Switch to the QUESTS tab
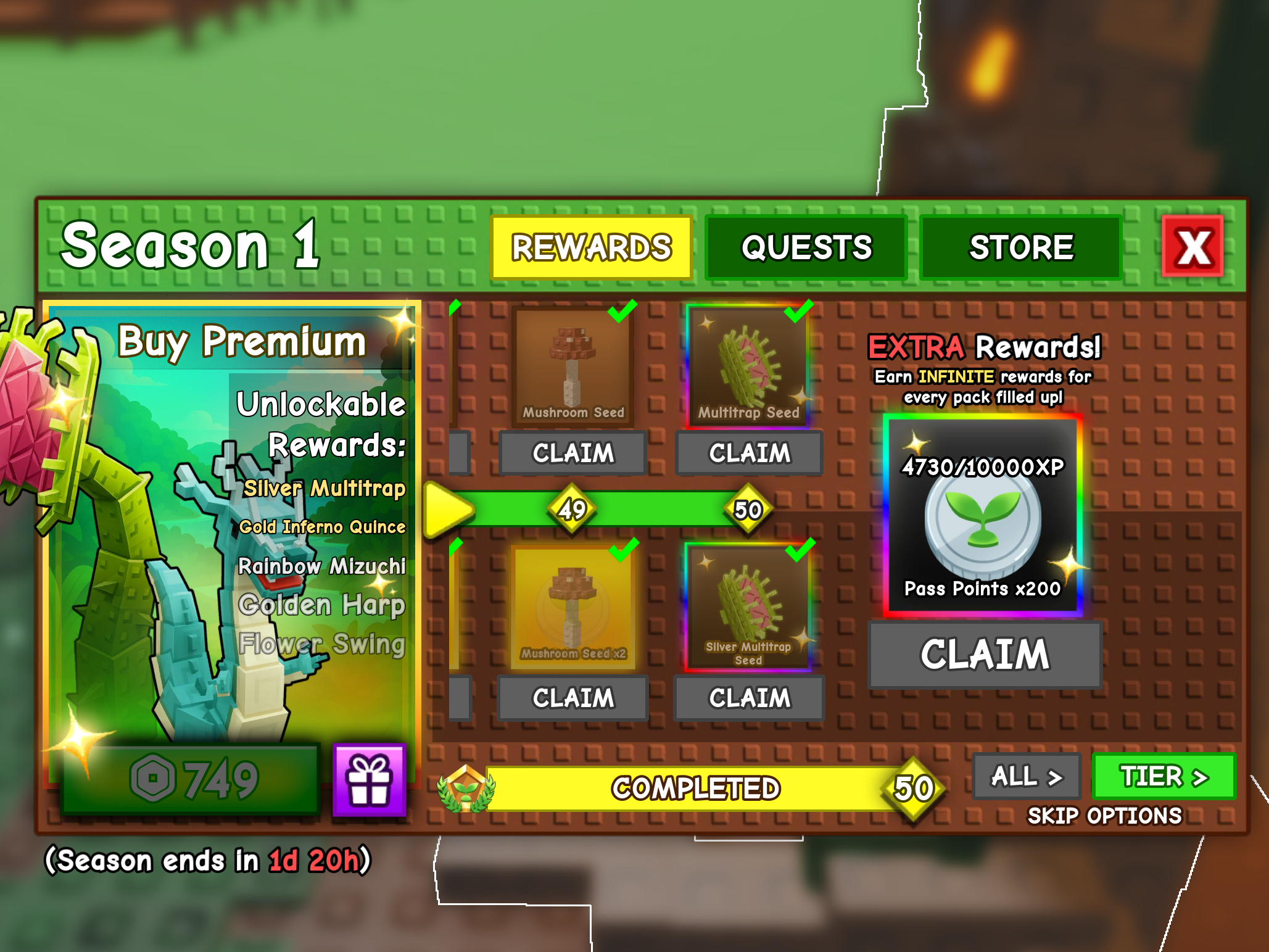Screen dimensions: 1269x952 pyautogui.click(x=806, y=247)
